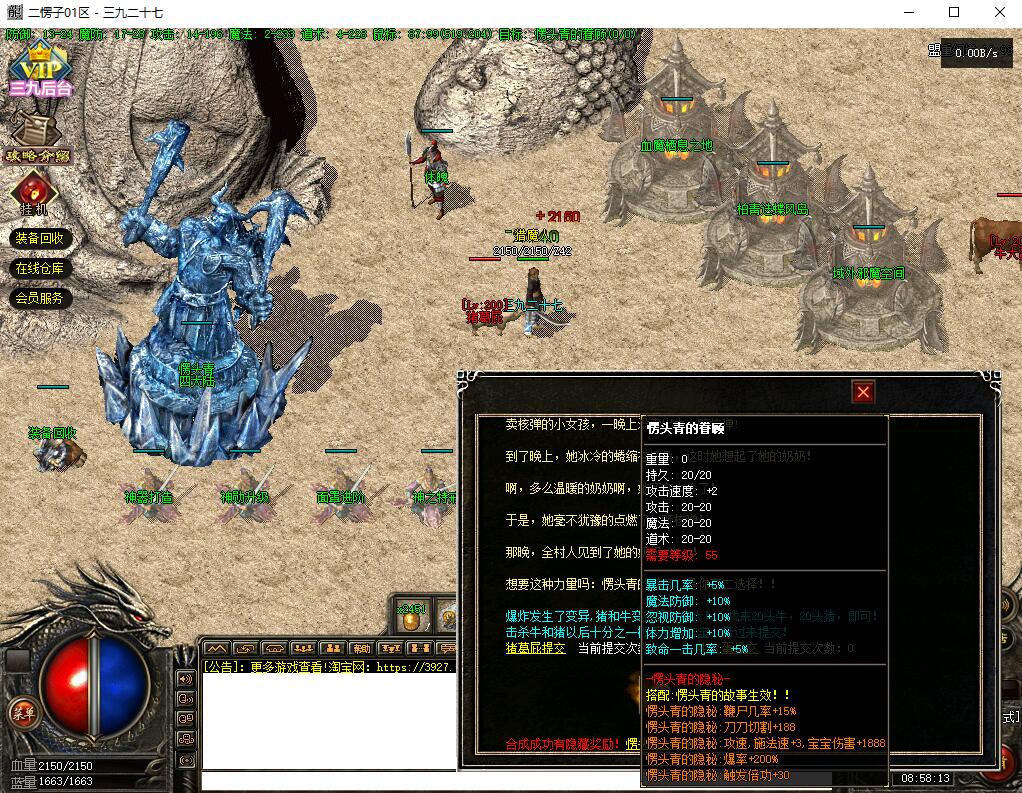Open the 装备回收 equipment recycle button
The height and width of the screenshot is (793, 1022).
[40, 238]
